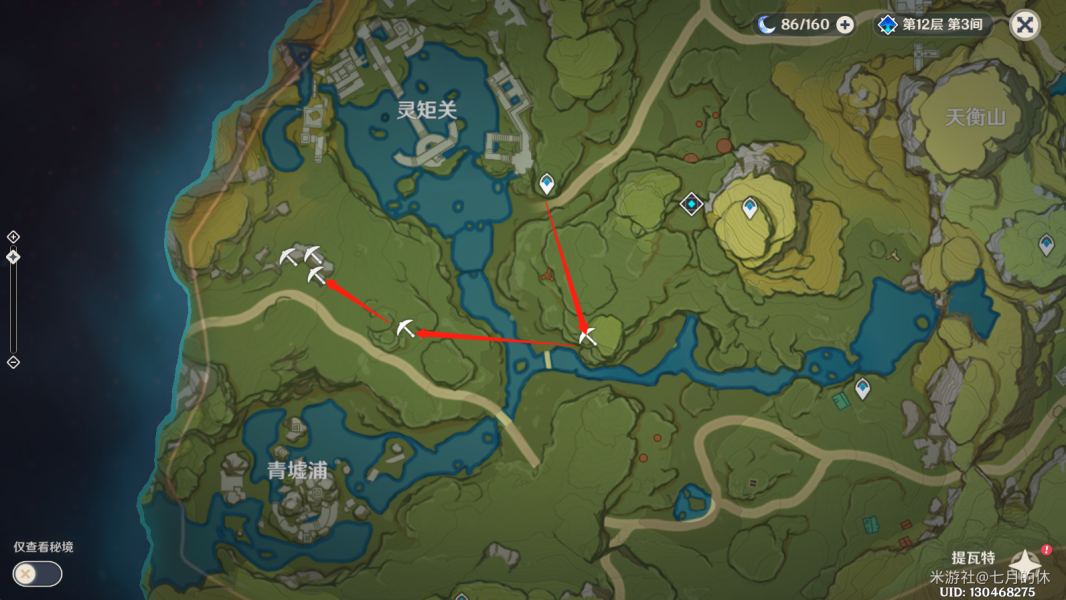Choose the teleport waypoint on the yellow hilltop
This screenshot has height=600, width=1066.
tap(750, 208)
